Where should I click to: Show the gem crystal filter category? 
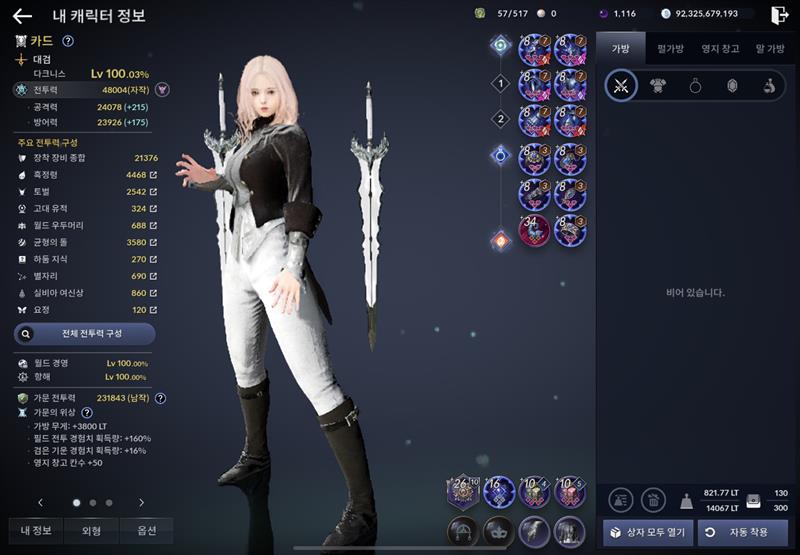[731, 86]
